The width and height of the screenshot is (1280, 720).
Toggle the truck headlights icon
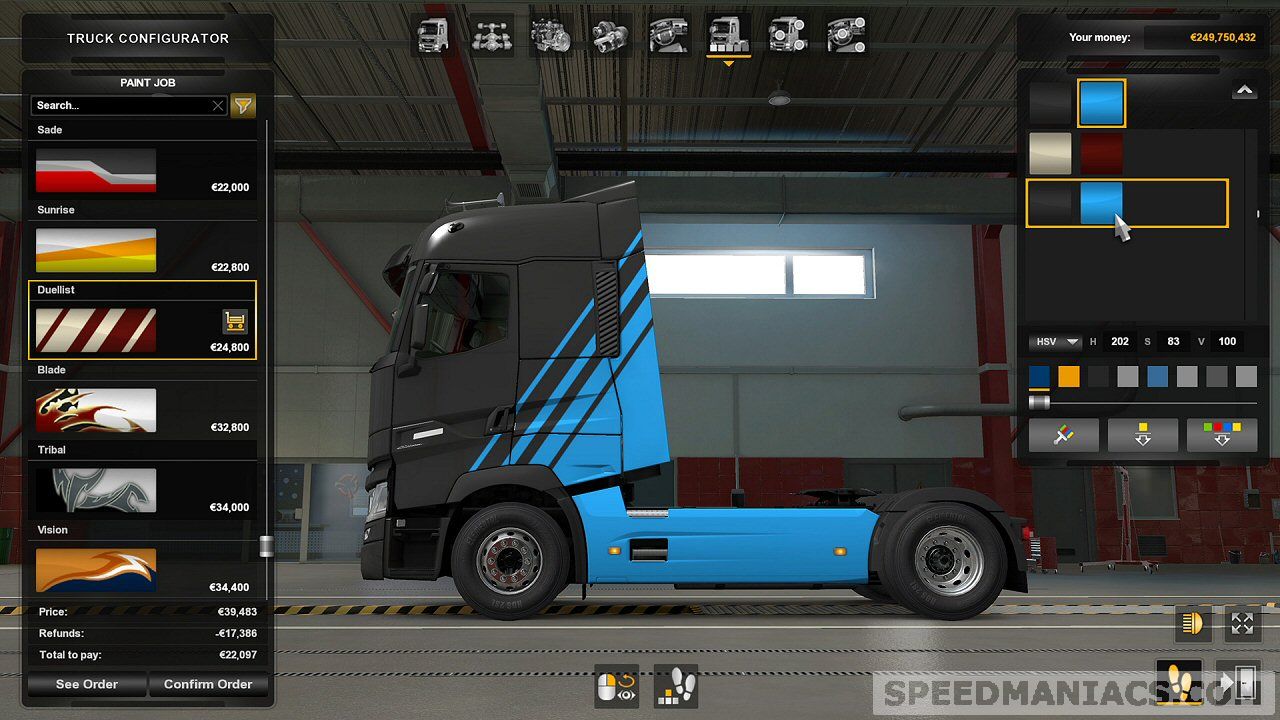pyautogui.click(x=1193, y=624)
